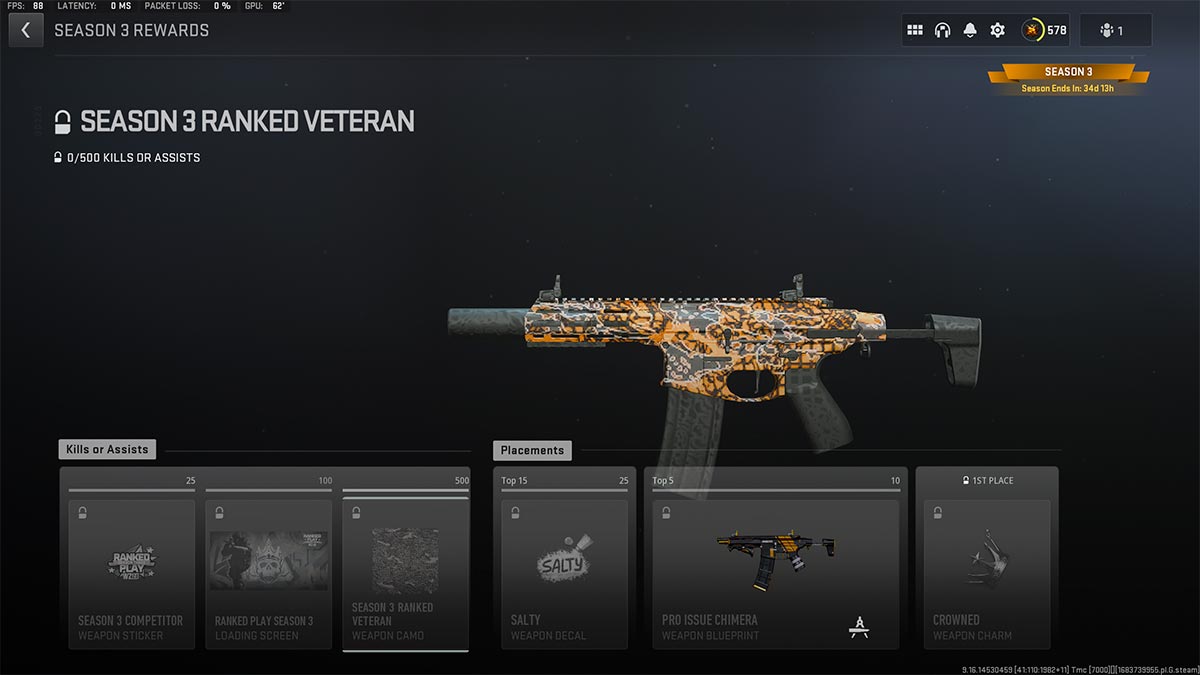The image size is (1200, 675).
Task: Select the Ranked Play Season 3 loading screen
Action: click(268, 573)
